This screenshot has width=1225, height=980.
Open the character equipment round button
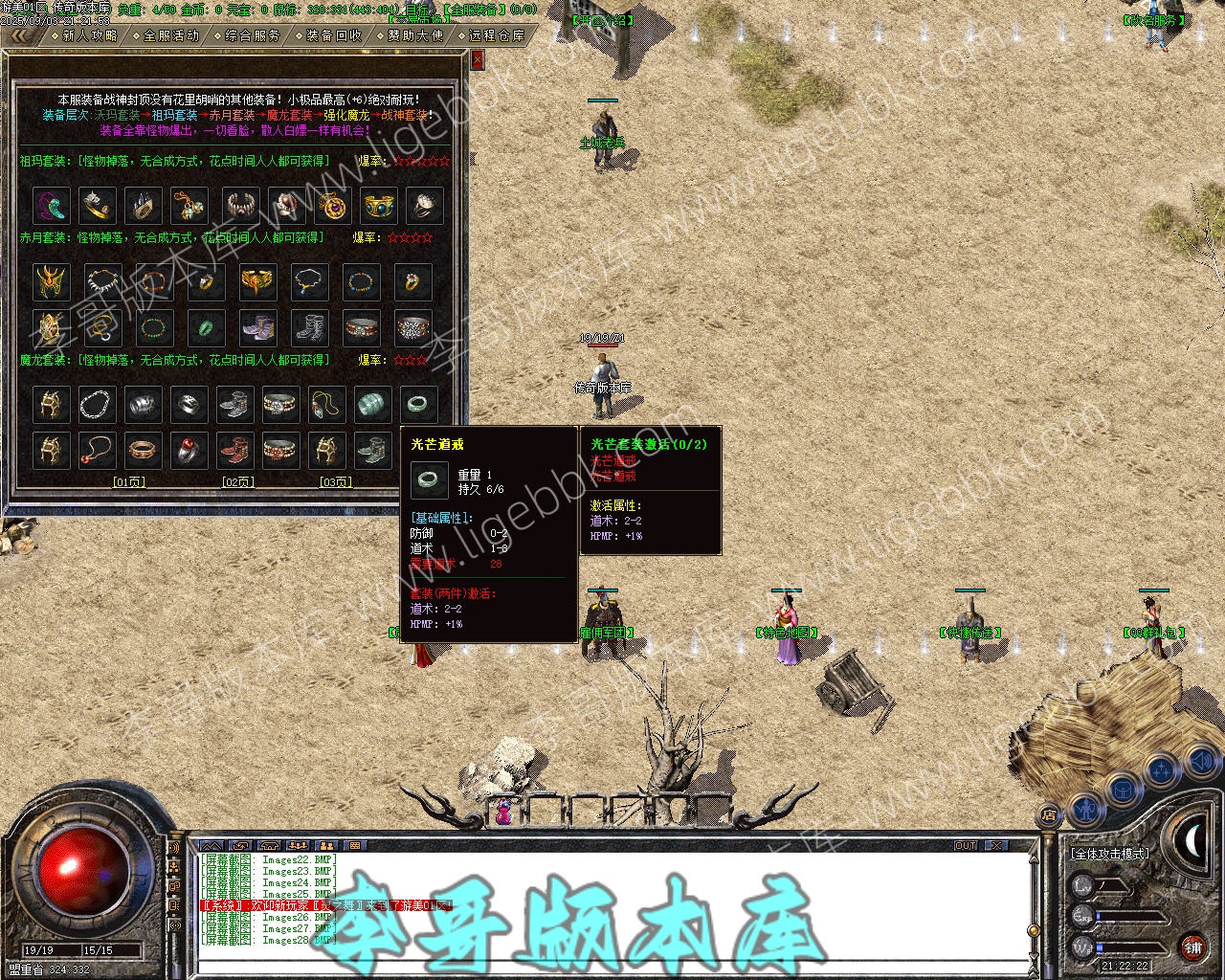pos(1086,811)
